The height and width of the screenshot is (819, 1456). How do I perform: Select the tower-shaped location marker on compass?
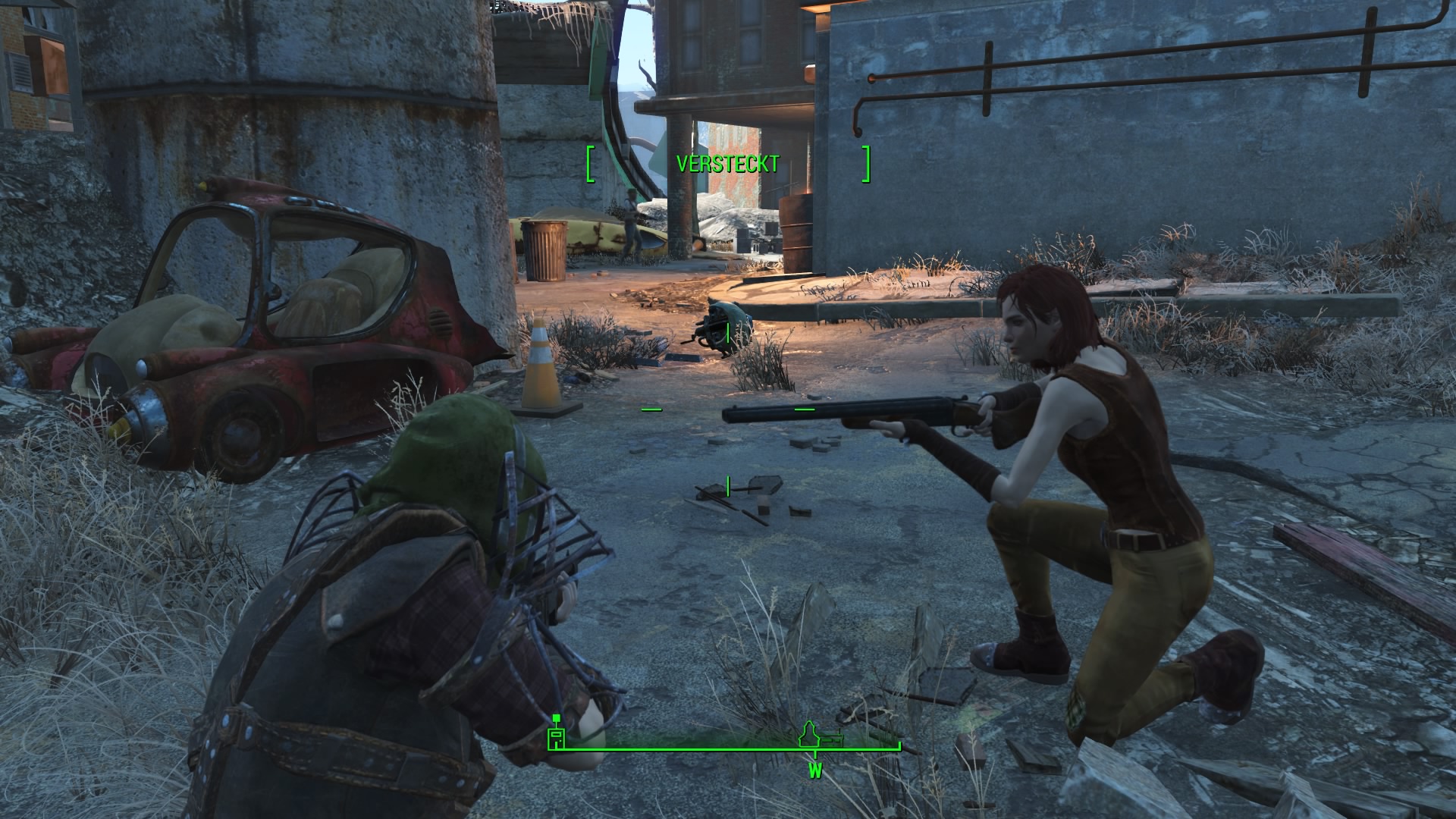click(x=810, y=735)
